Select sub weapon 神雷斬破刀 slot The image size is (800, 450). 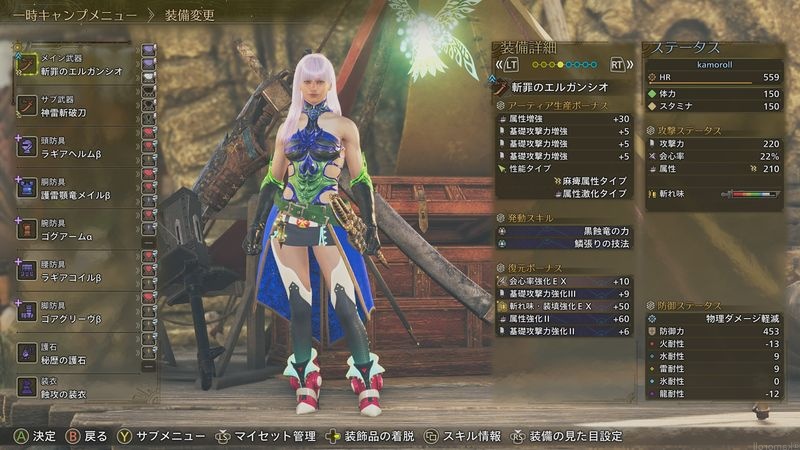[75, 105]
